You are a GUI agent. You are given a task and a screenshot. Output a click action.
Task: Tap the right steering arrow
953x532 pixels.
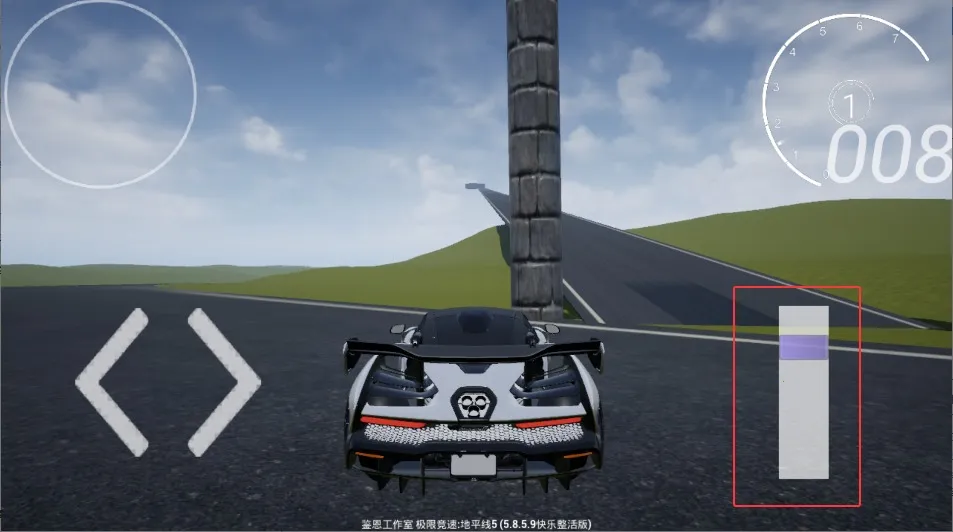(x=224, y=382)
